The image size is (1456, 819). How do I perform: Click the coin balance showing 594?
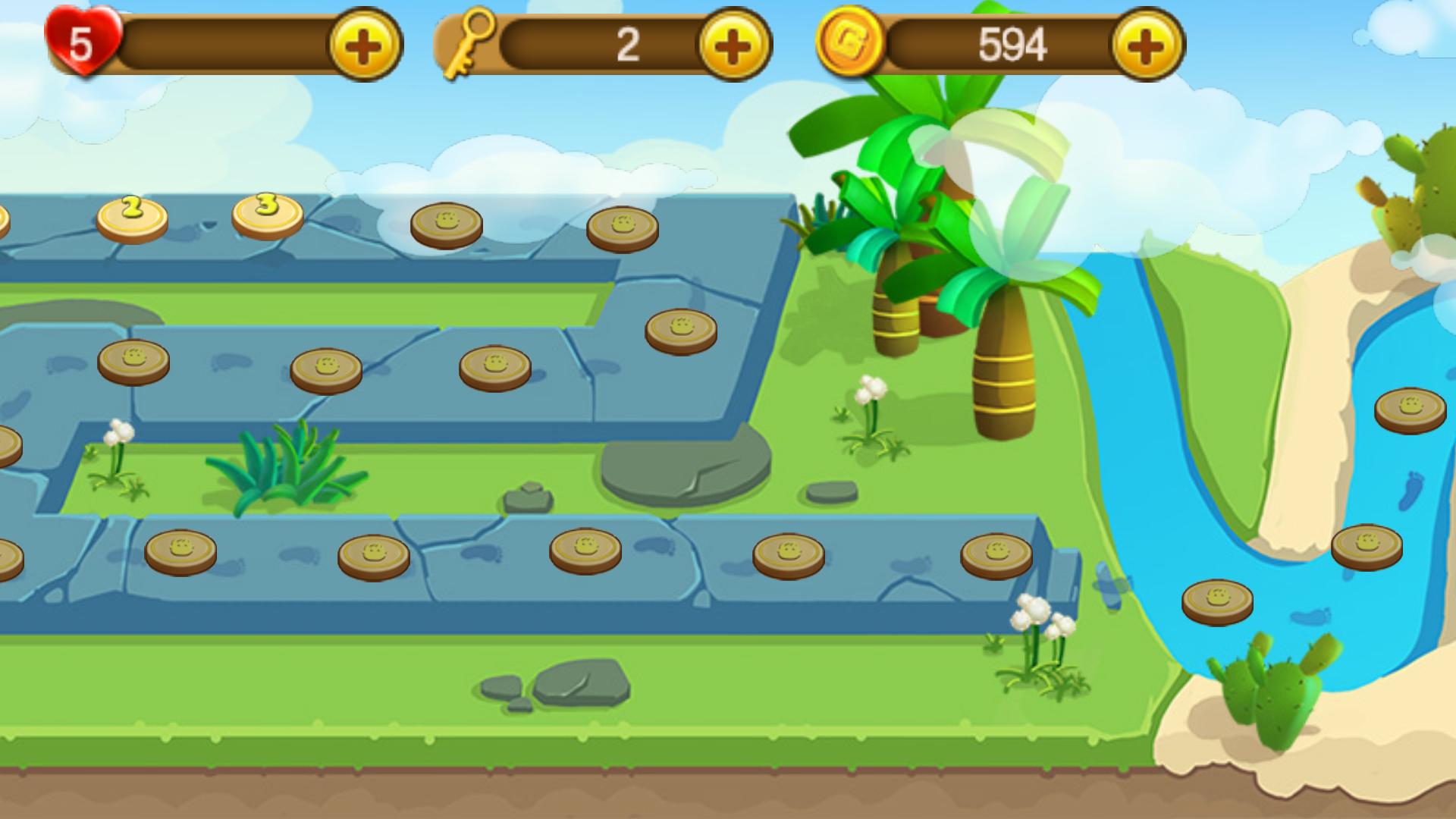[1012, 43]
